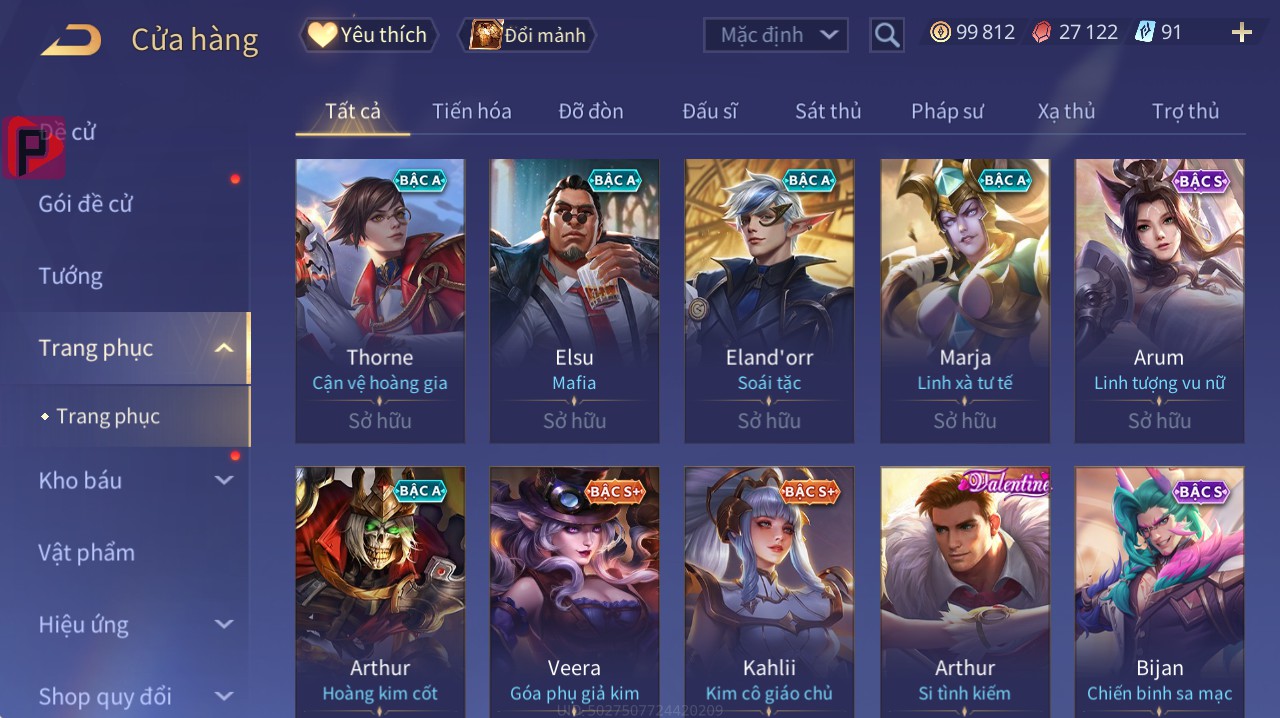Select Thorne Cận vệ hoàng gia skin

(380, 300)
